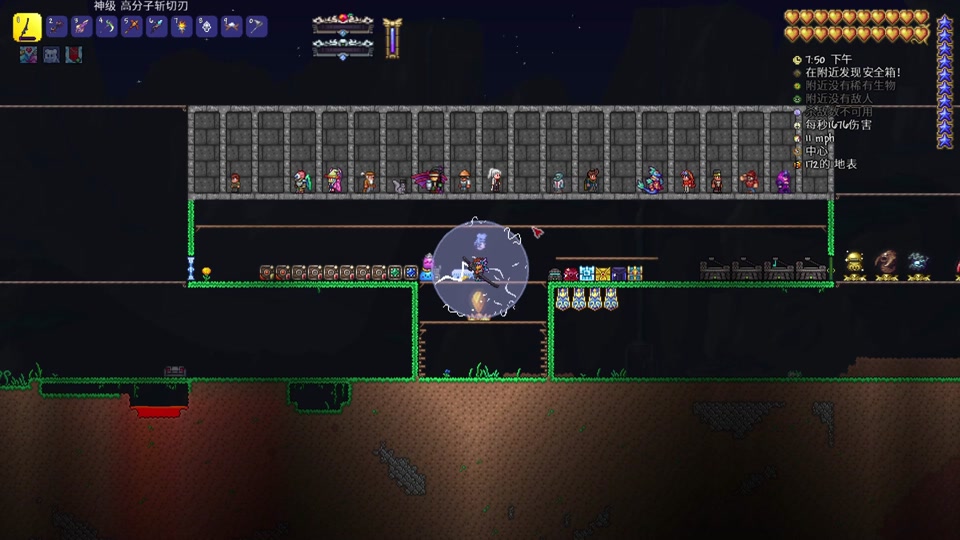Select hotbar slot 2 weapon
This screenshot has height=540, width=960.
56,27
